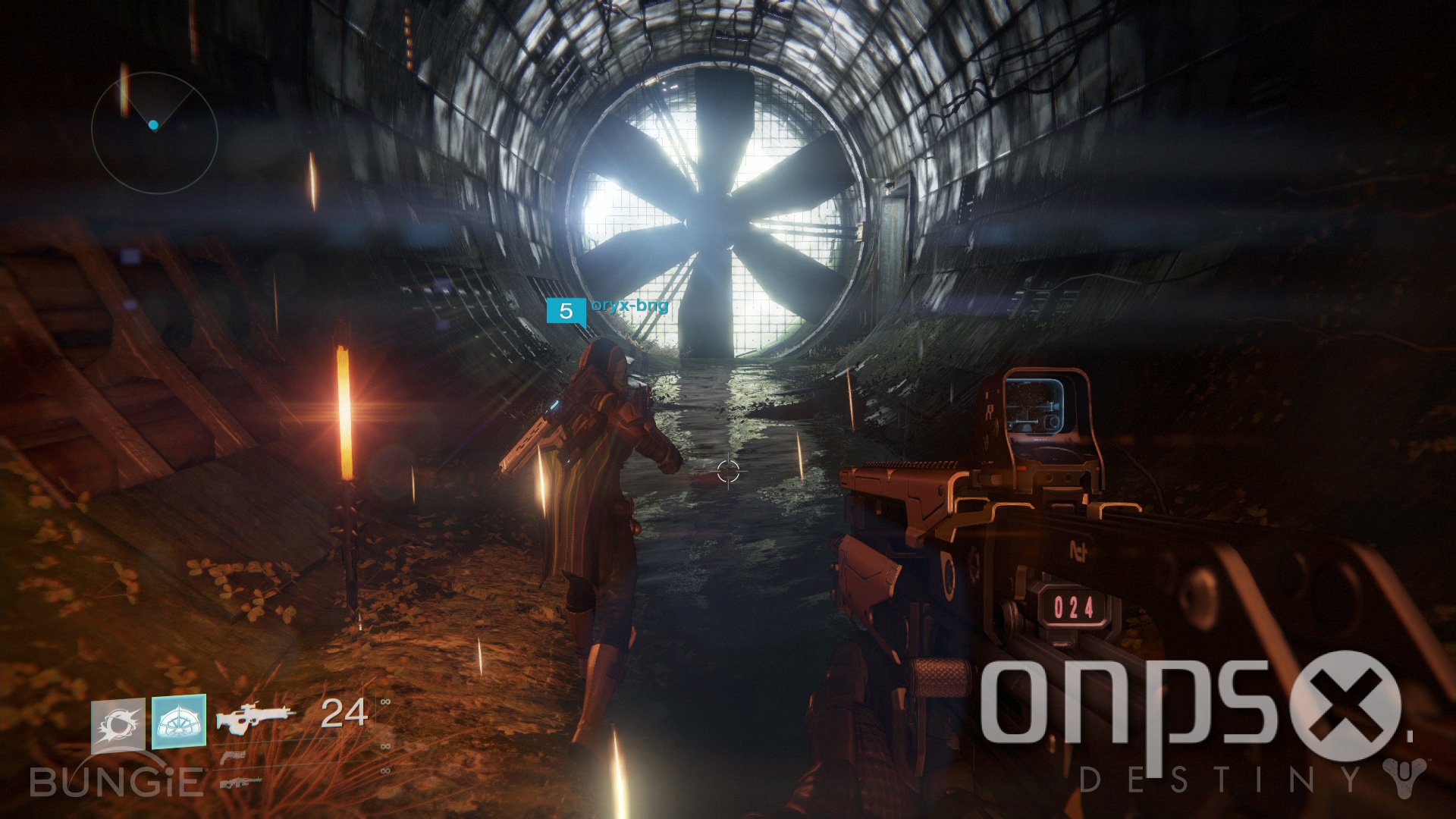Click the ammo counter showing 24
This screenshot has width=1456, height=819.
[344, 714]
